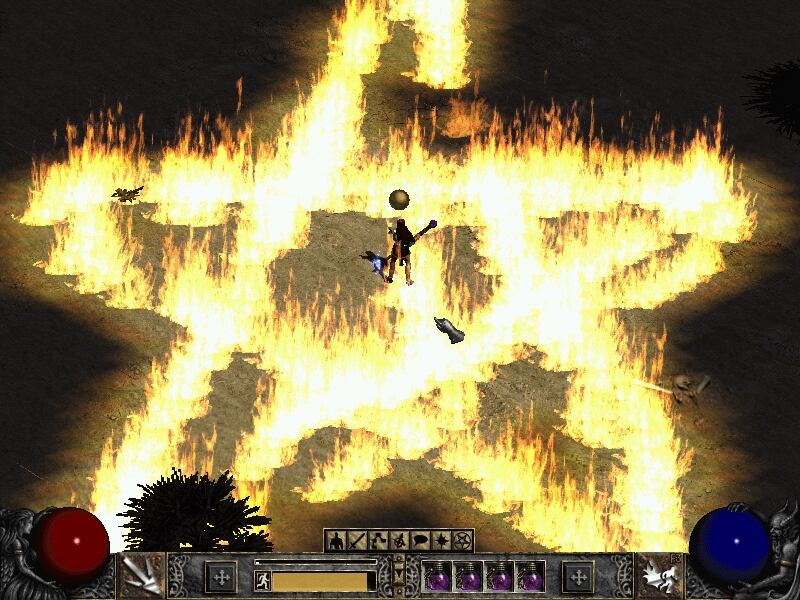Open the inventory via the sword icon

tap(357, 541)
